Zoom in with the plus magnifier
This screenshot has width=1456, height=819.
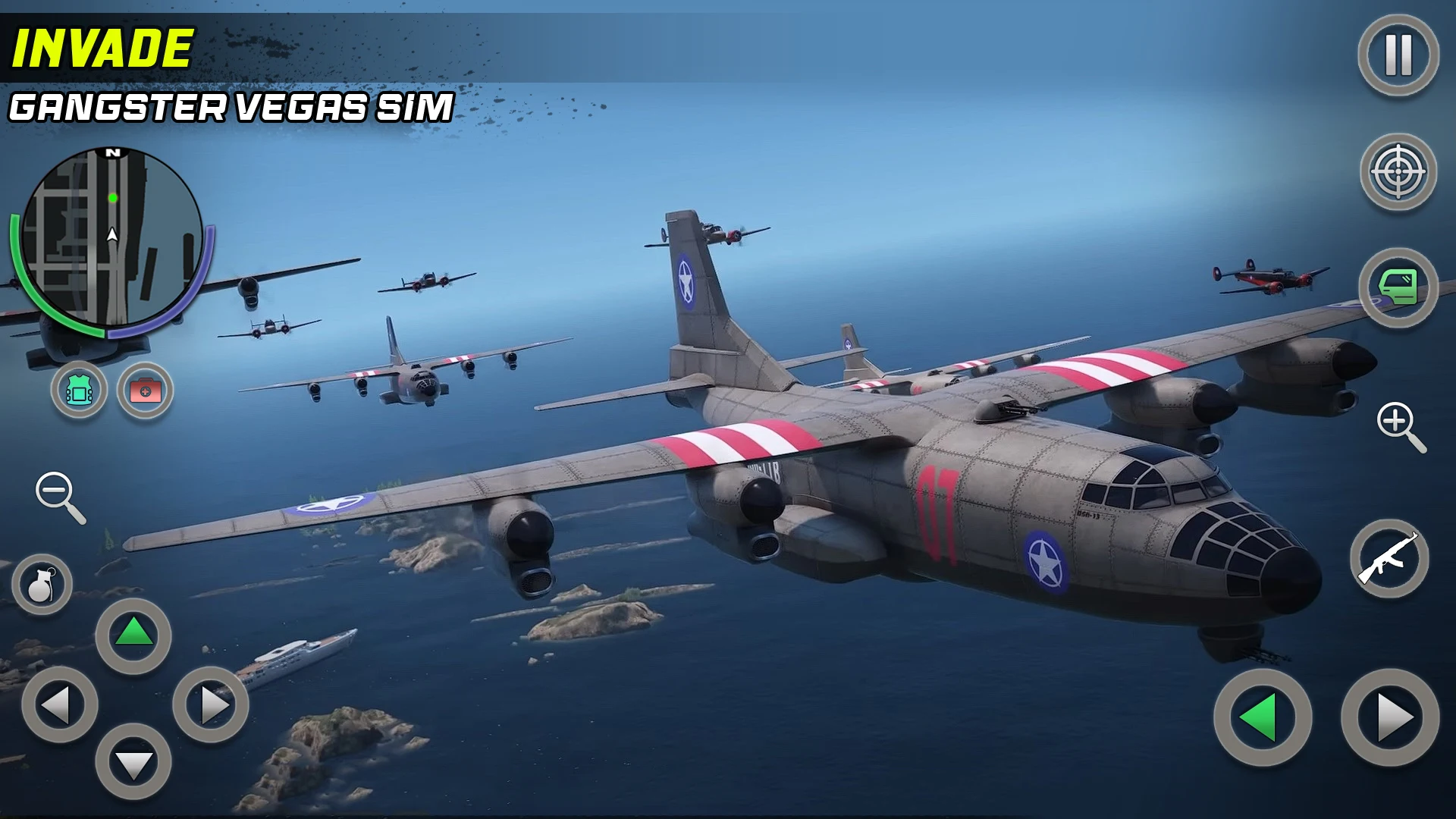tap(1400, 426)
